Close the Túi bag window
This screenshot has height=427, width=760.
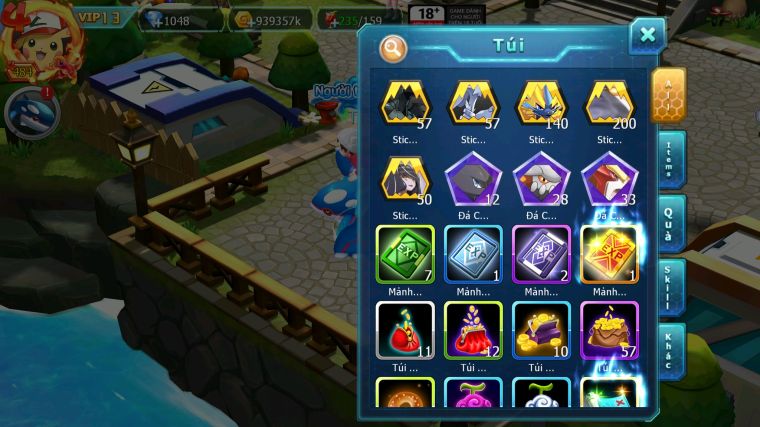pos(647,36)
